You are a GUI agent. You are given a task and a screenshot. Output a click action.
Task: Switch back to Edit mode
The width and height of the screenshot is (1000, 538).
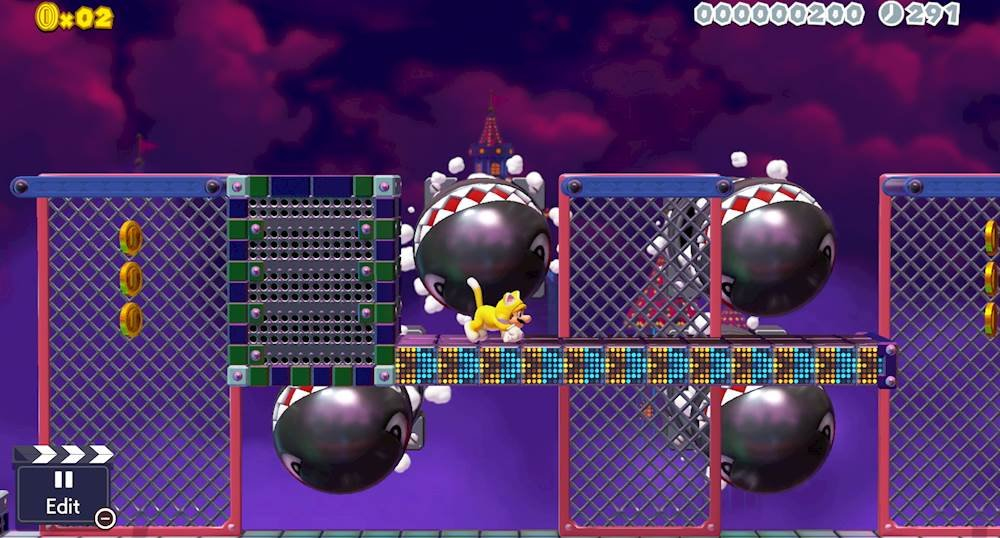62,492
